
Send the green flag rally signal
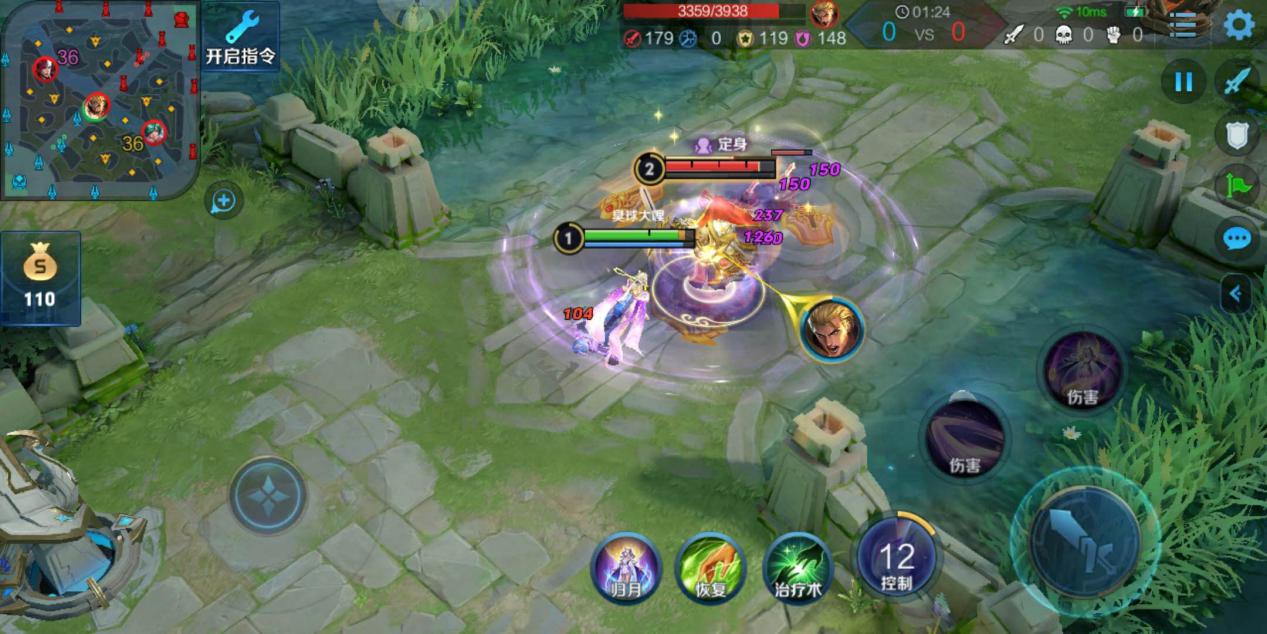coord(1237,185)
